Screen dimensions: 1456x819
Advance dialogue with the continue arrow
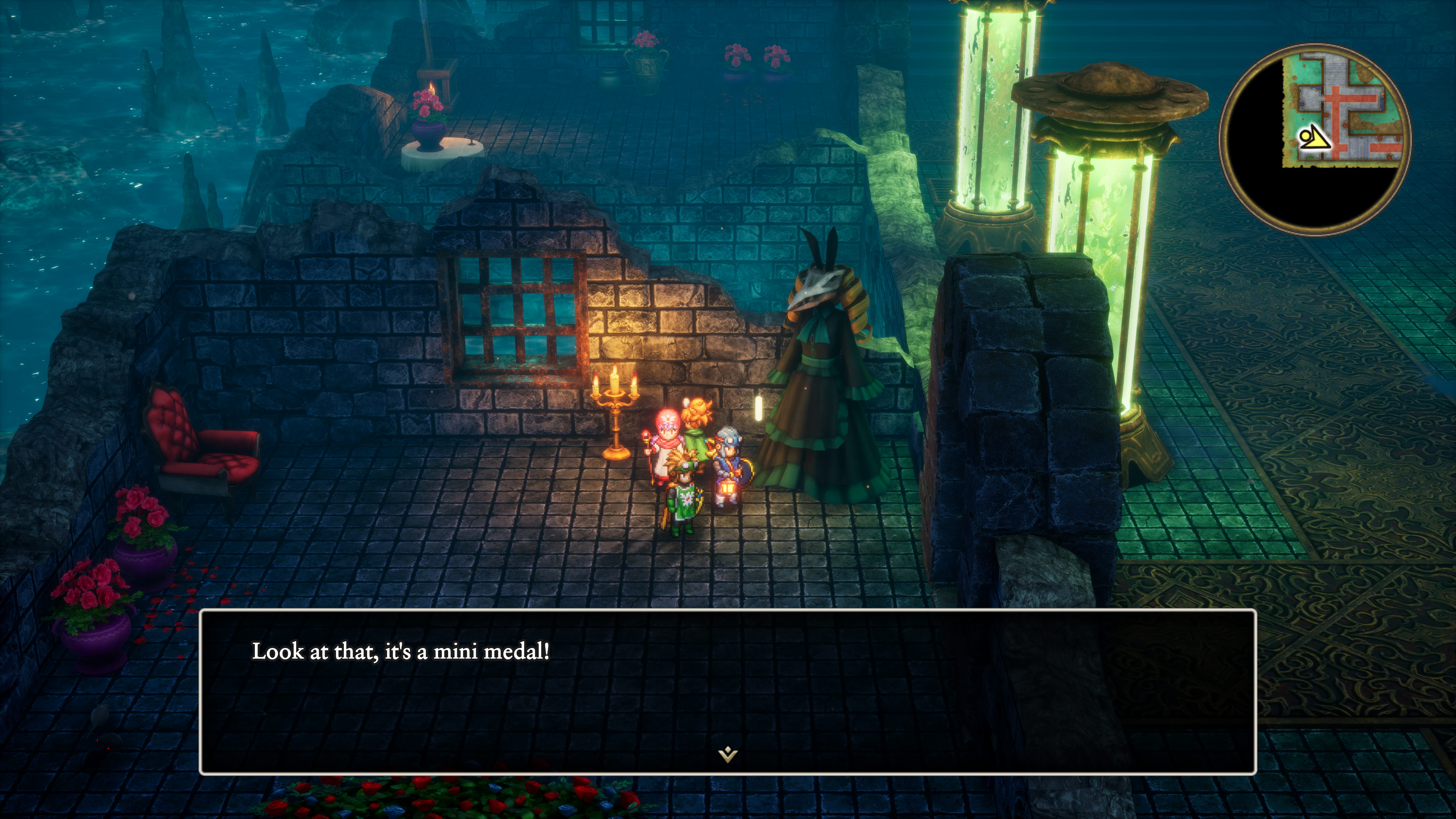click(728, 754)
